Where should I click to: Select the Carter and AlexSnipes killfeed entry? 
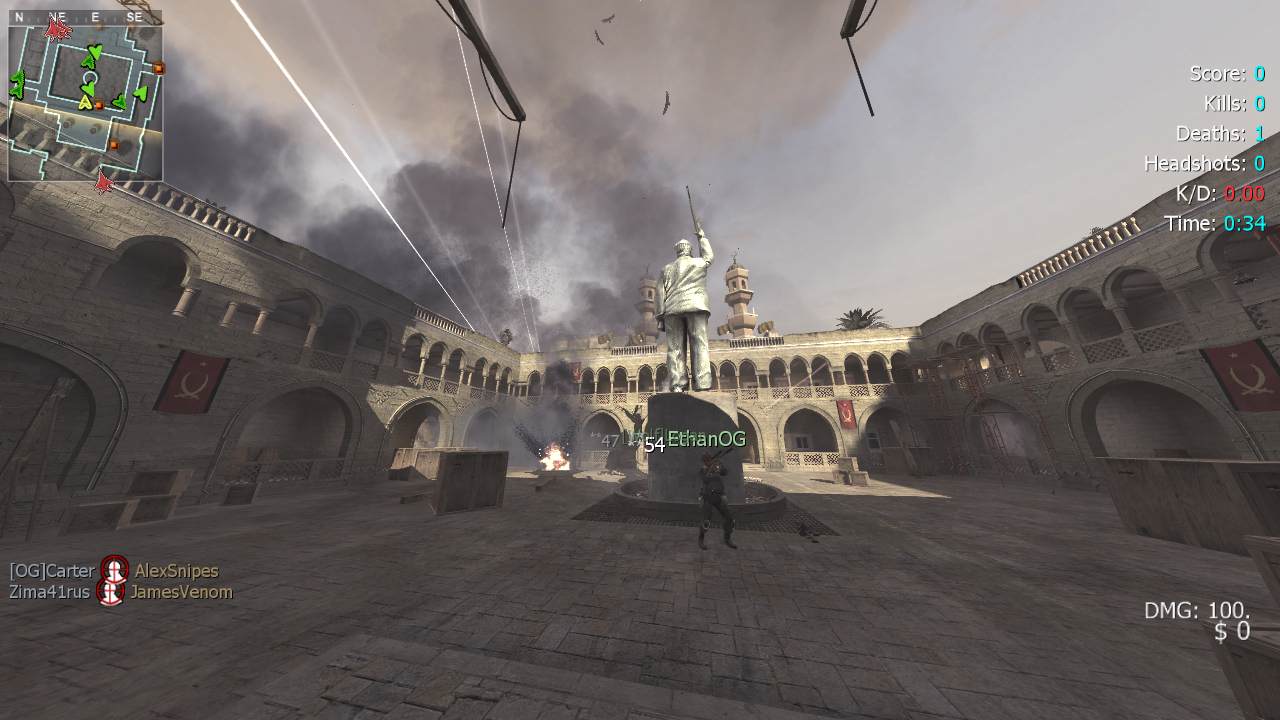114,571
